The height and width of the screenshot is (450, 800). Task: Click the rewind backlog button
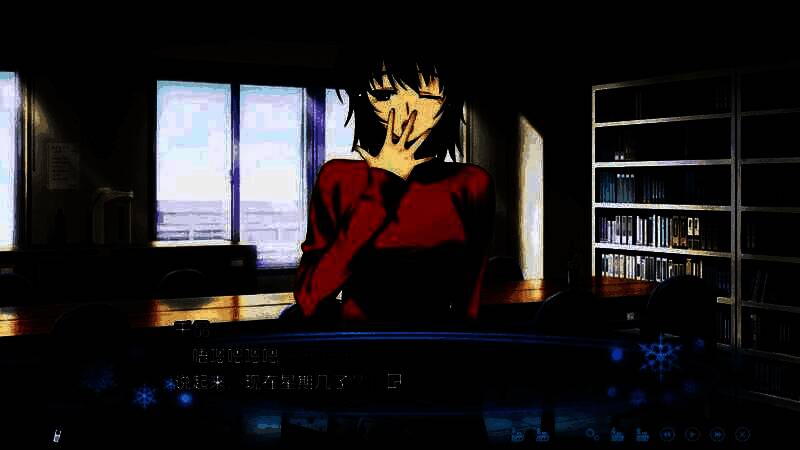(x=667, y=434)
